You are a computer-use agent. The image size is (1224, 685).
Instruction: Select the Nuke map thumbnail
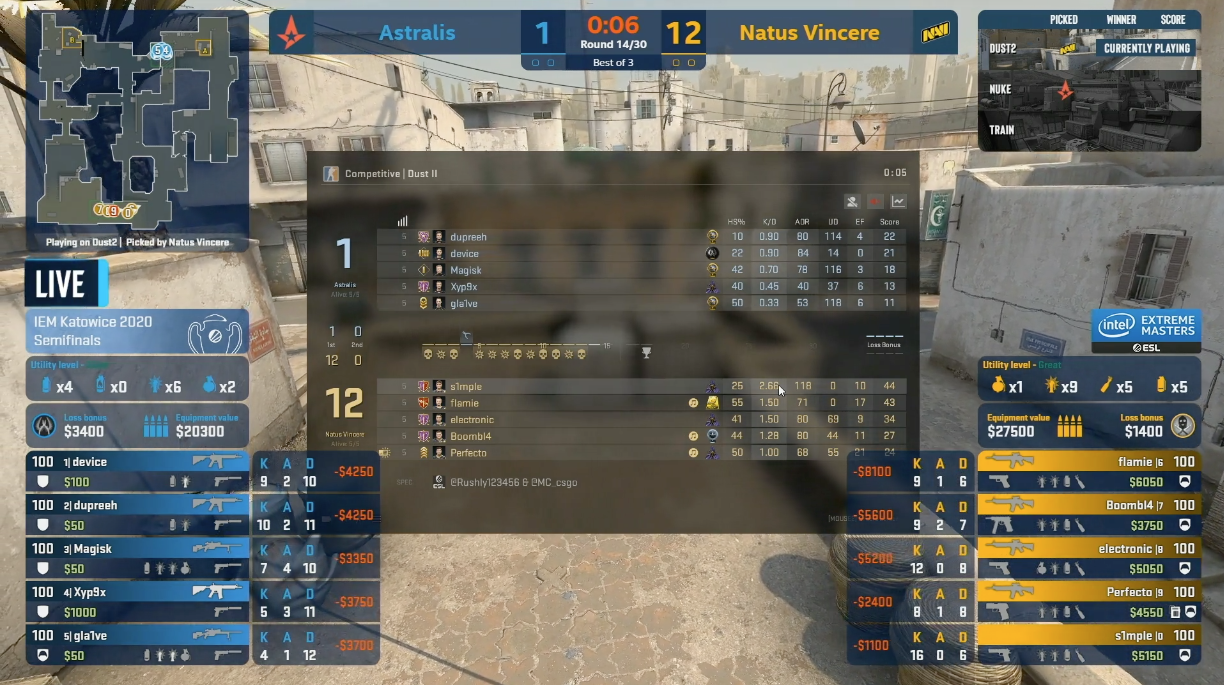(x=1089, y=90)
